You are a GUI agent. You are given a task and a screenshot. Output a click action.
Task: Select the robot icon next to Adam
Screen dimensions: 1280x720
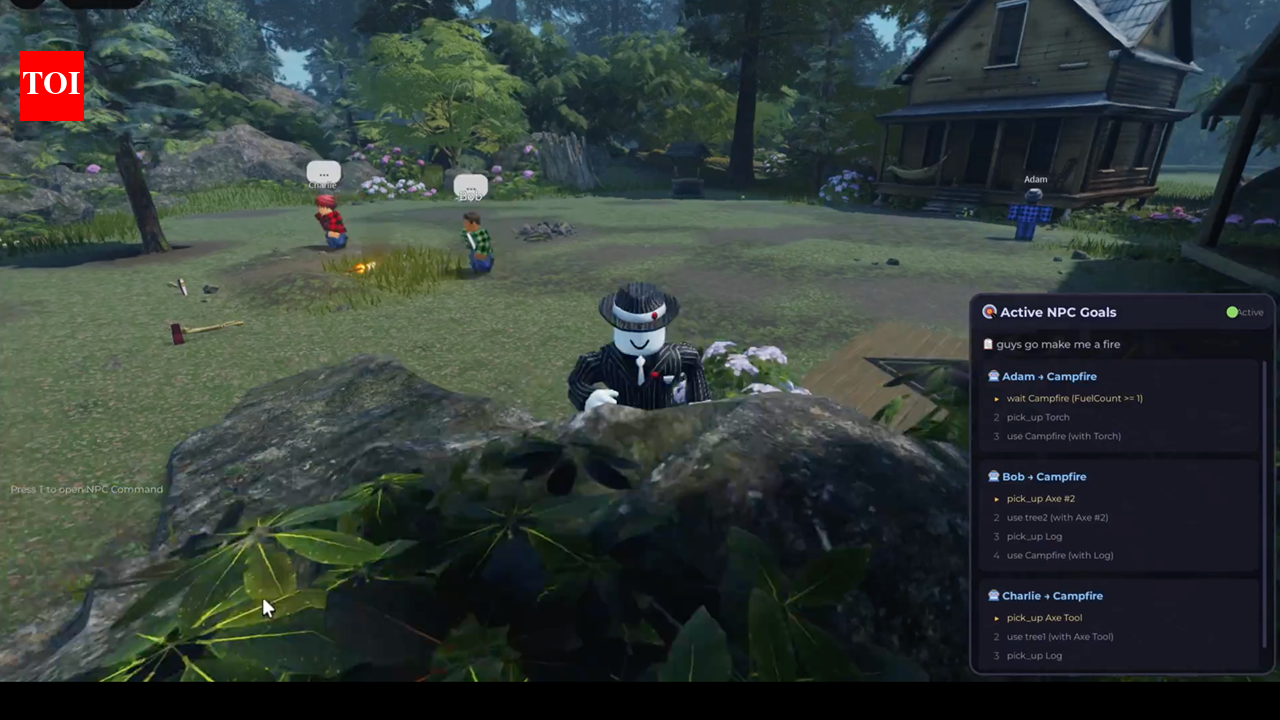click(993, 376)
